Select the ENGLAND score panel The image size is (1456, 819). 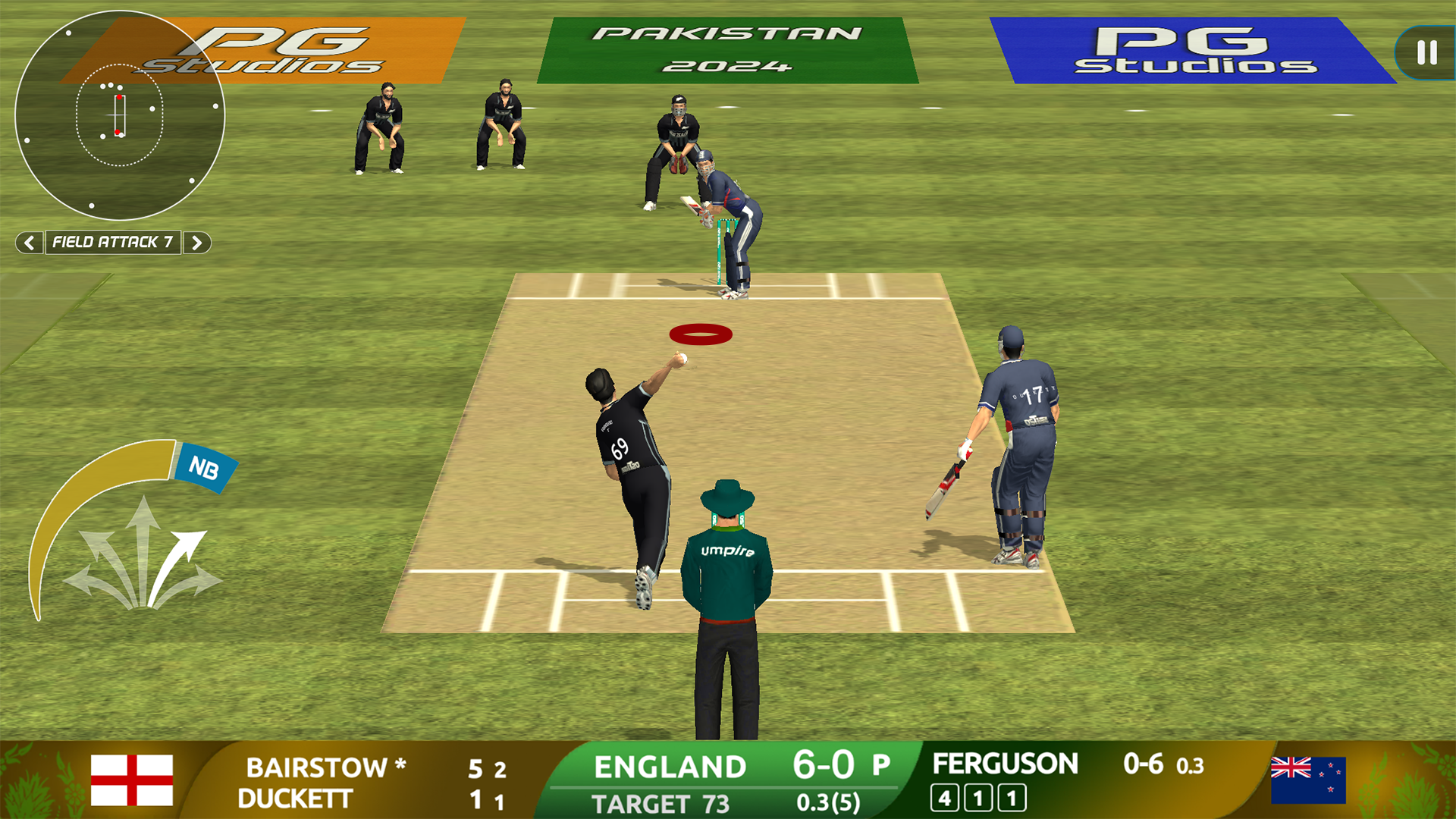point(671,766)
